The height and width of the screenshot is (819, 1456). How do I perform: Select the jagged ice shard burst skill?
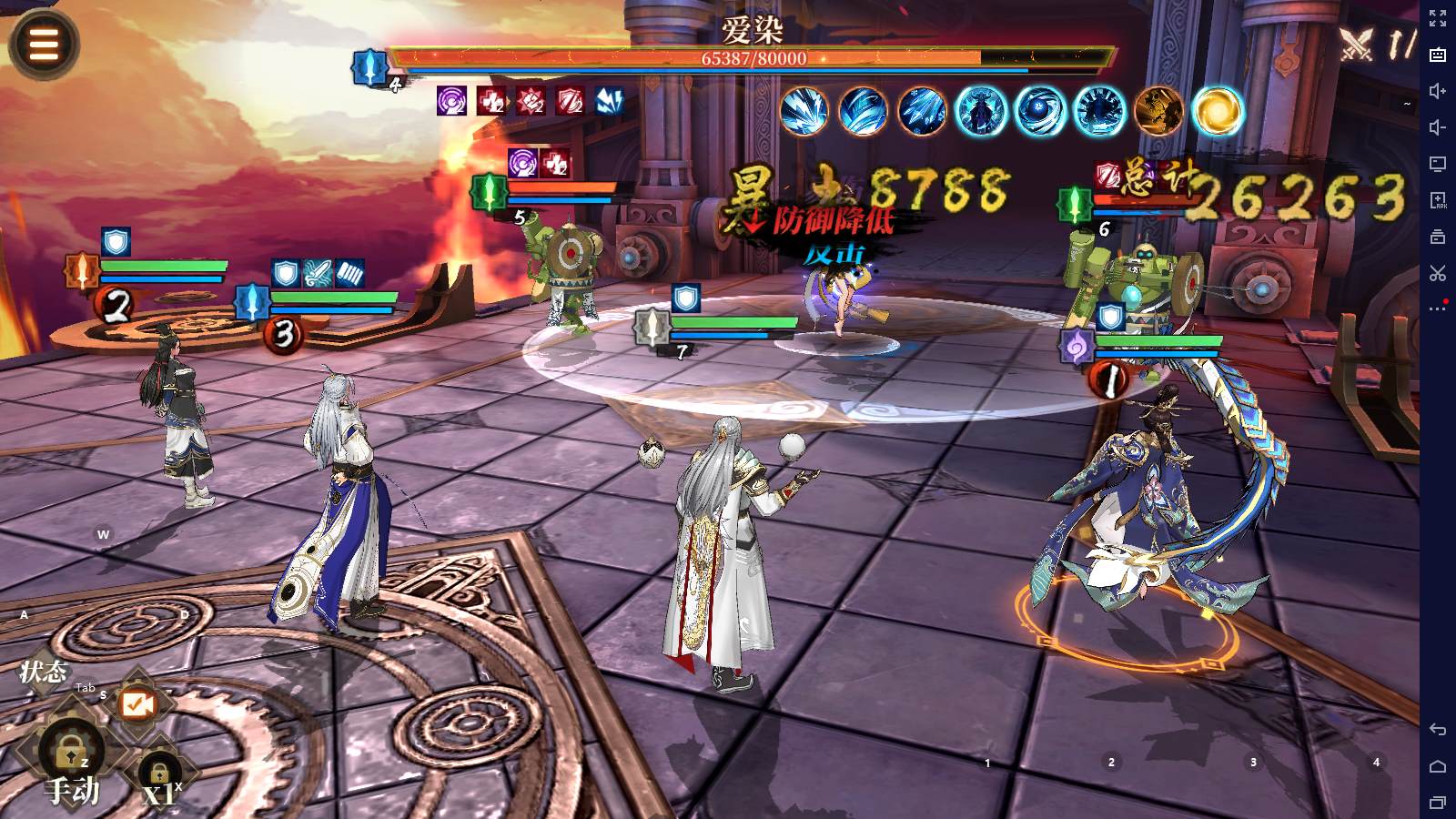[x=804, y=111]
